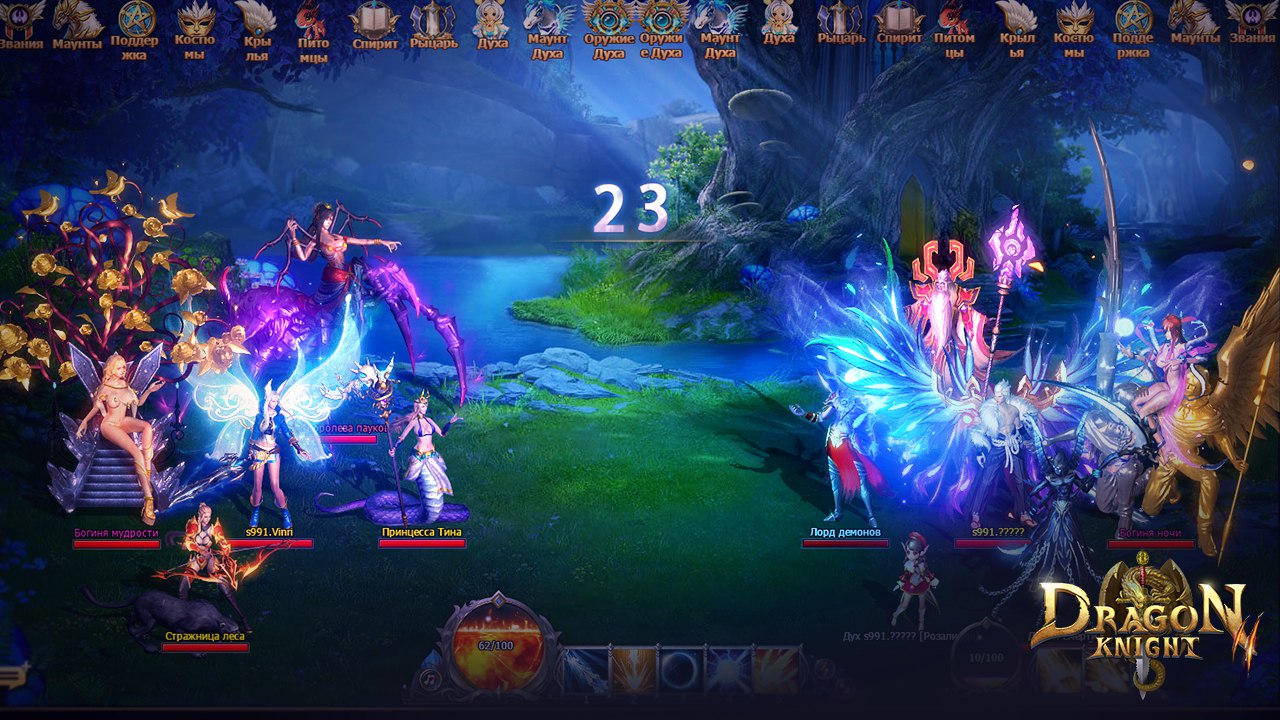Toggle the music note button
Viewport: 1280px width, 720px height.
(431, 678)
